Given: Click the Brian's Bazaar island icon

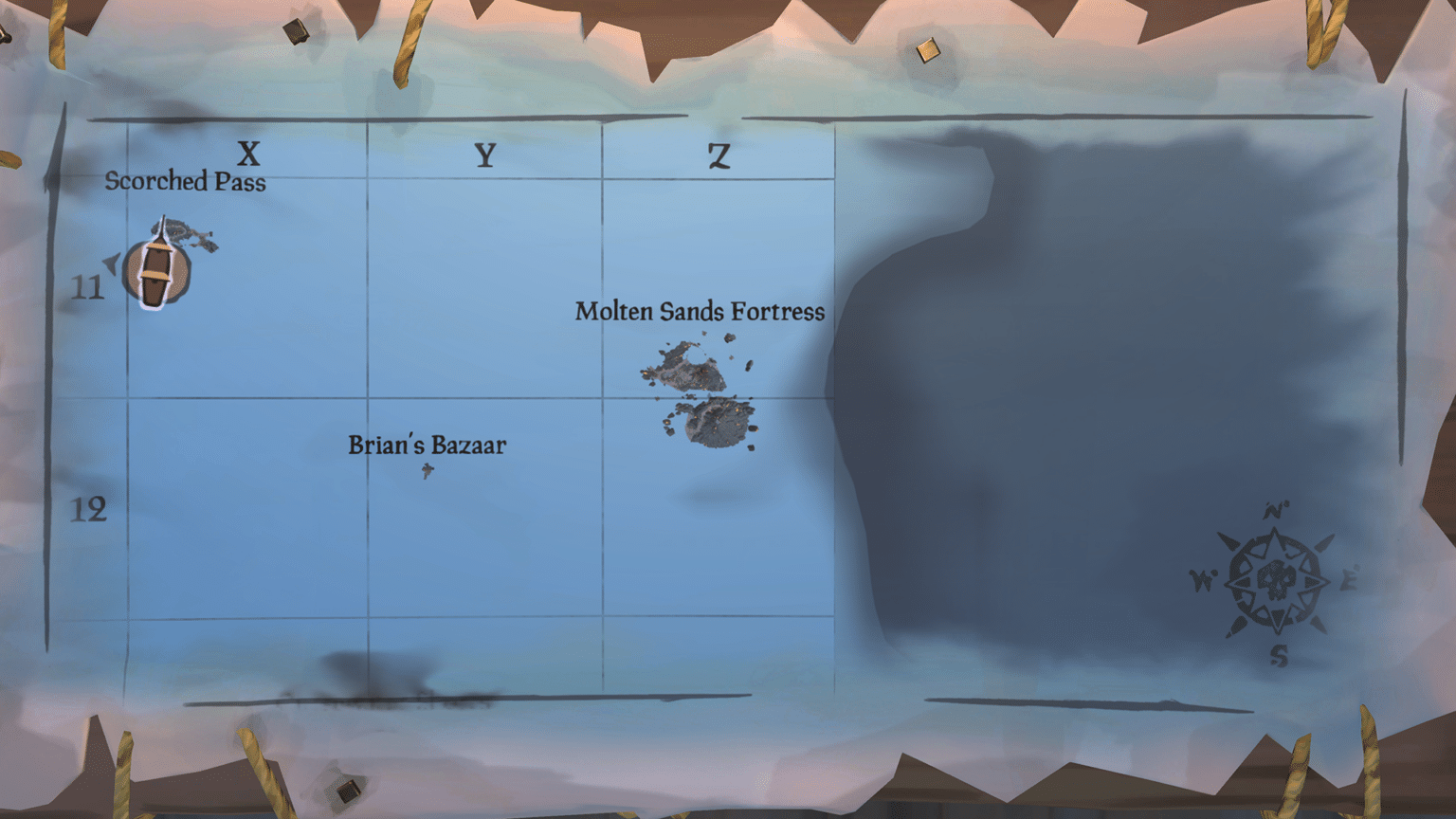Looking at the screenshot, I should 427,468.
